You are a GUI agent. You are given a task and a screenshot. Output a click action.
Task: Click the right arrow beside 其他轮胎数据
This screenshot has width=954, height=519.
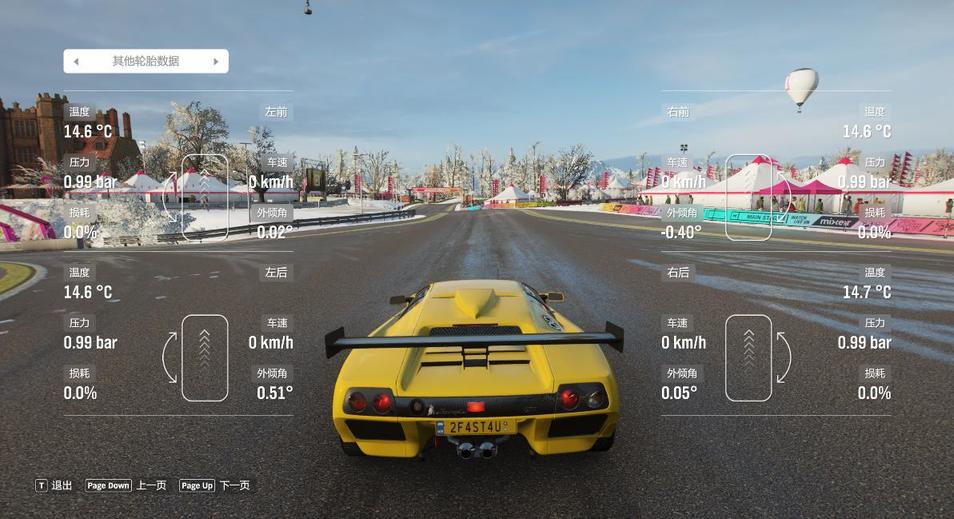216,62
